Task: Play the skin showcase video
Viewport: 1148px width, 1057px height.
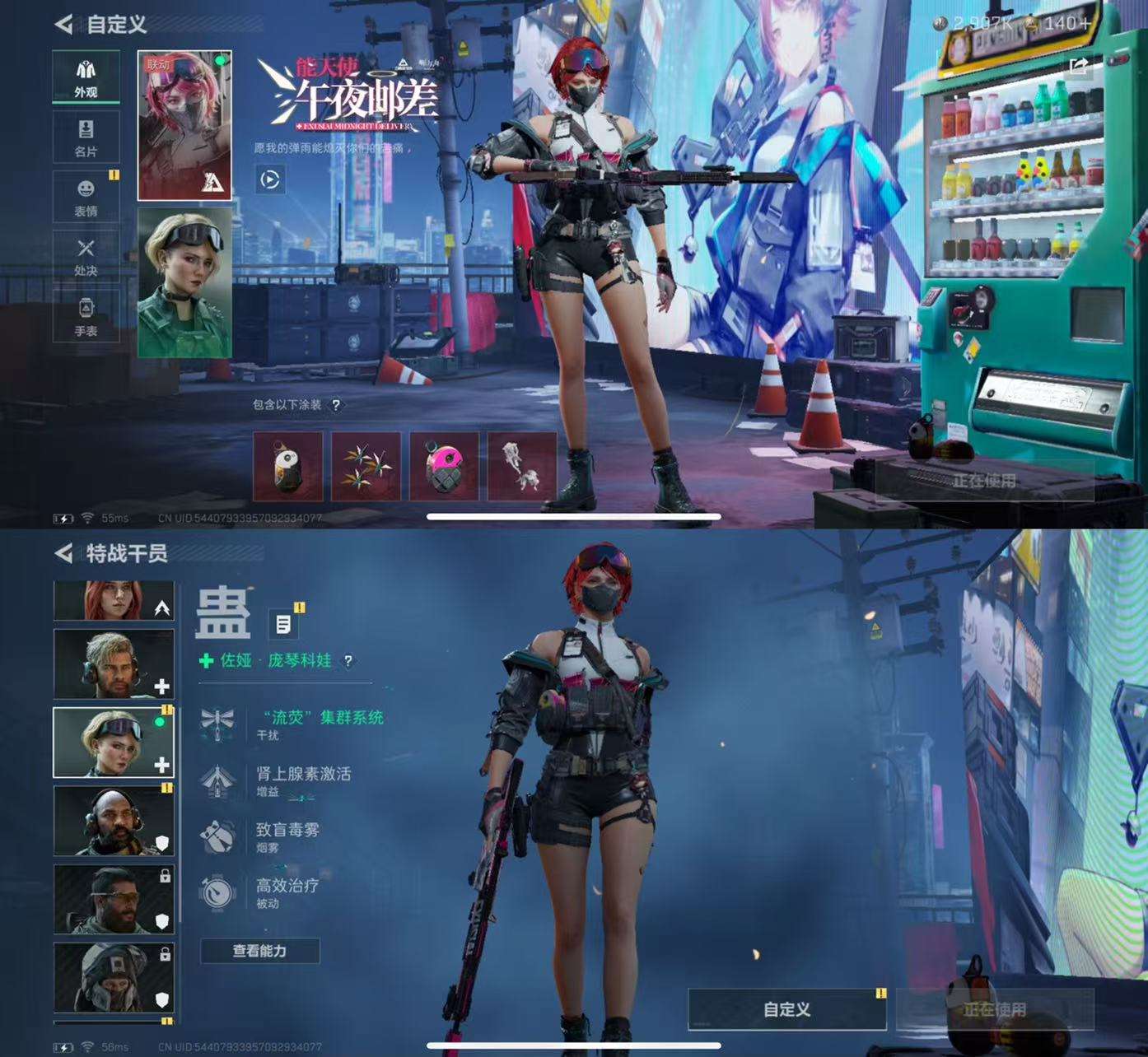Action: coord(272,179)
